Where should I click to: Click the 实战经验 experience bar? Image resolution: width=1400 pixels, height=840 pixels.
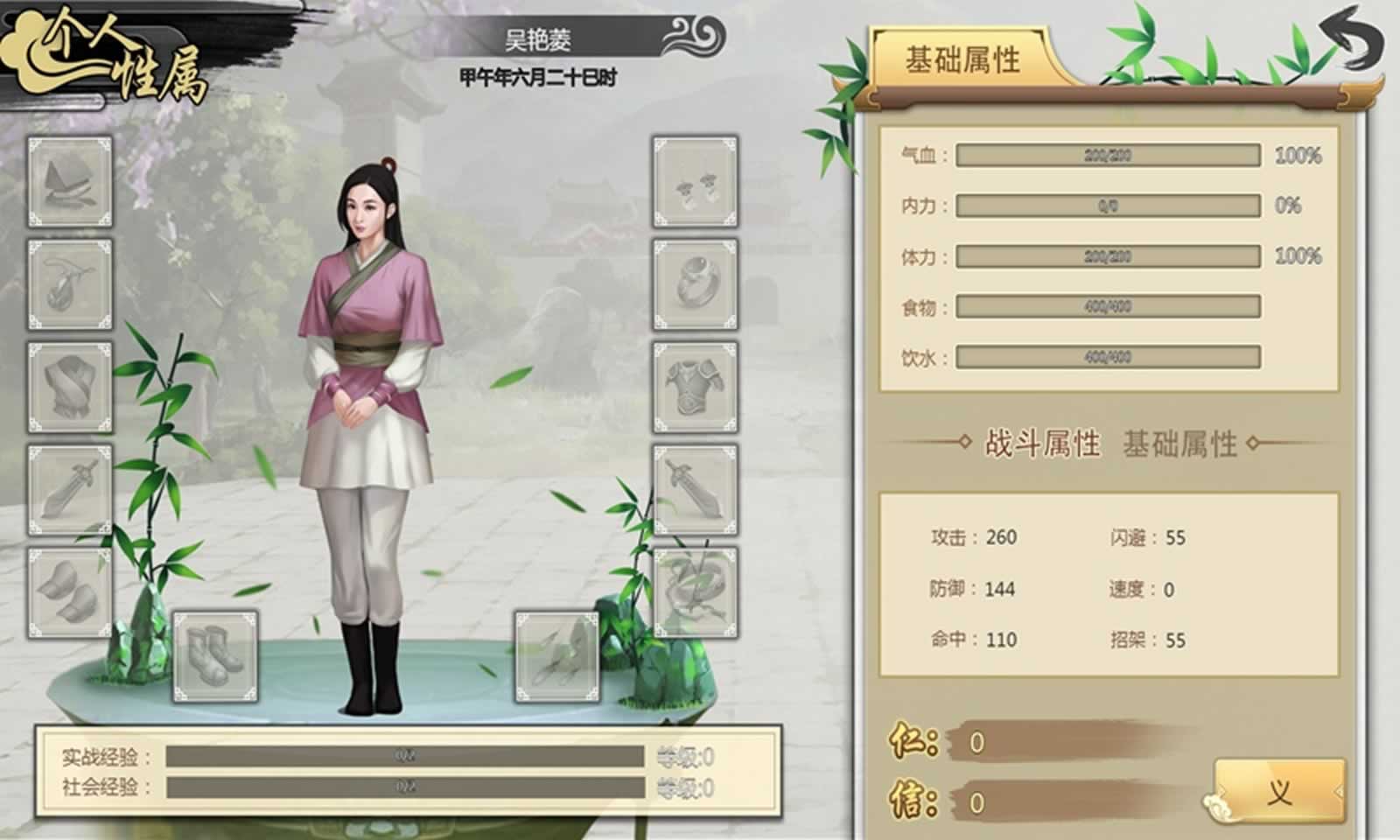pos(407,758)
